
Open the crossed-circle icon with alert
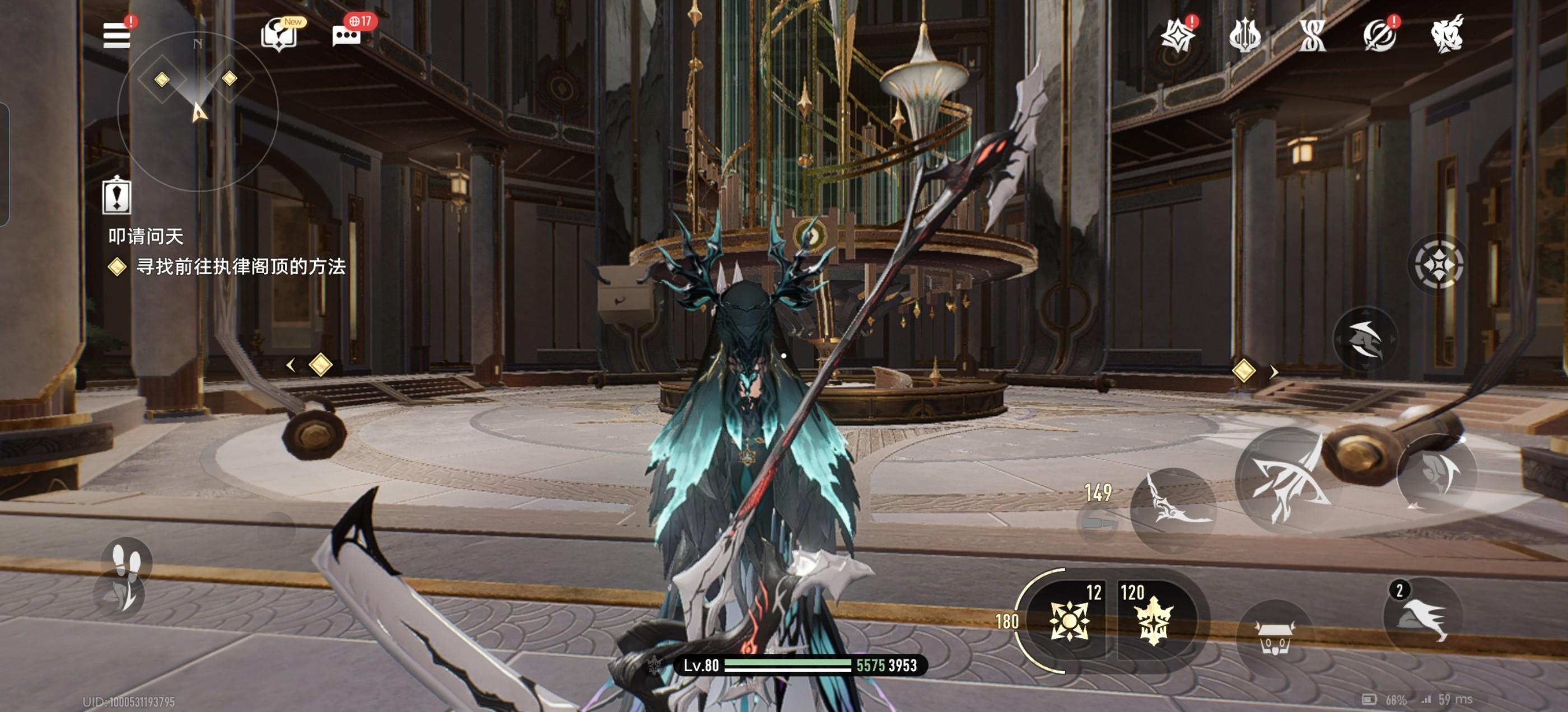click(1379, 36)
